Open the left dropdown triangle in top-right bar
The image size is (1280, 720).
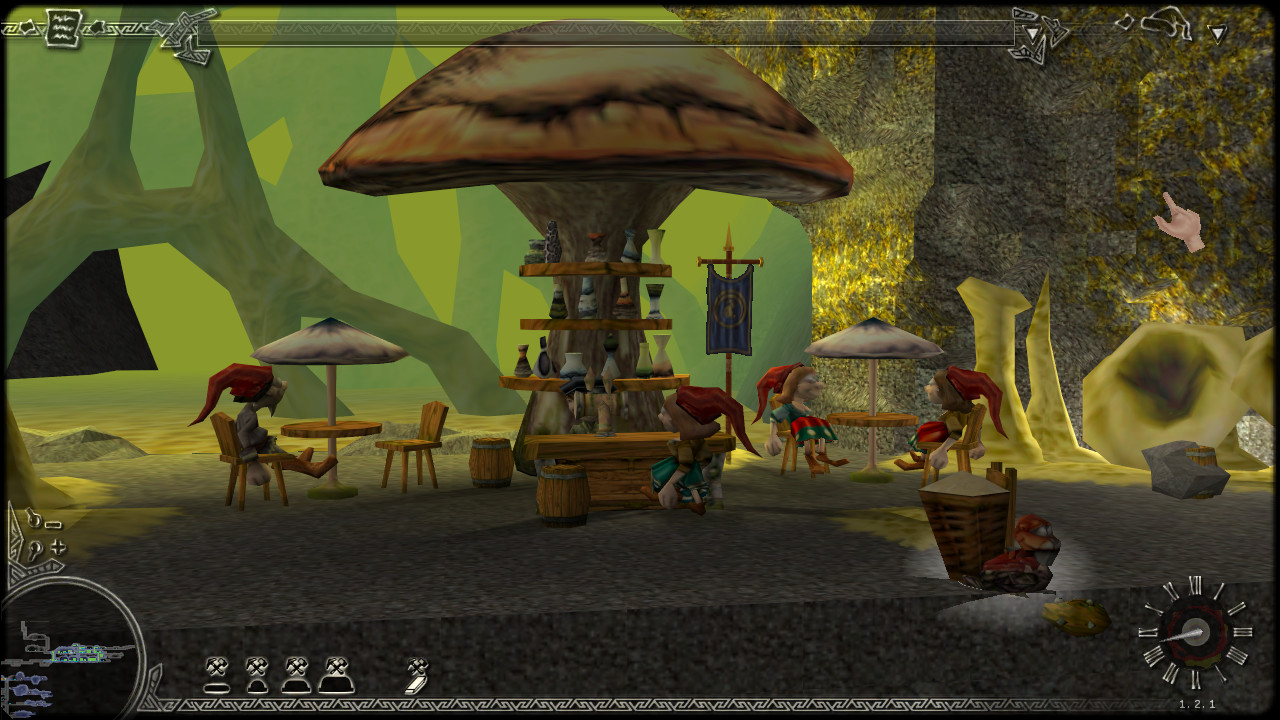[1033, 33]
